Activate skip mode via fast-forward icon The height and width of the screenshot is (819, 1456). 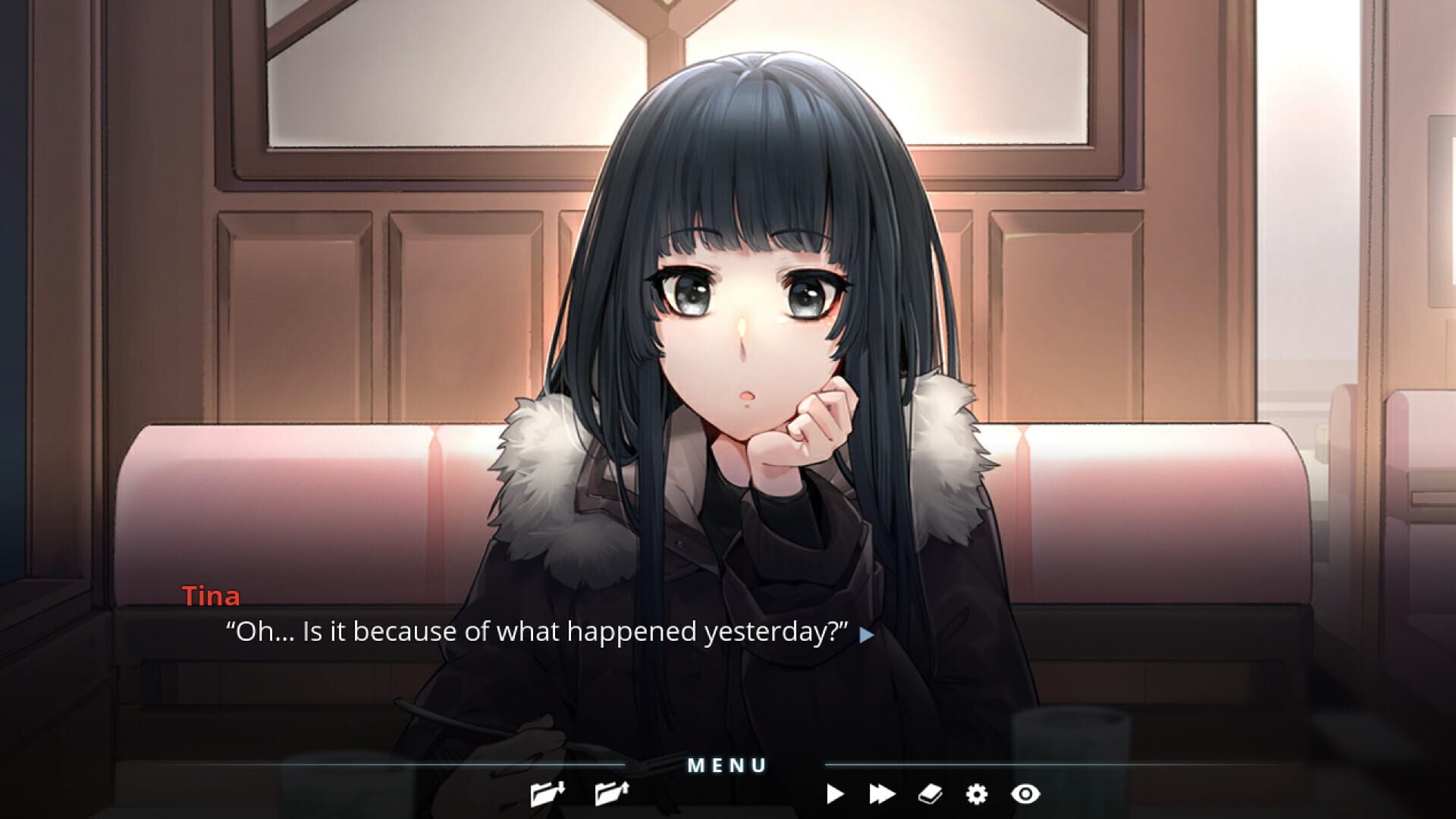(883, 793)
